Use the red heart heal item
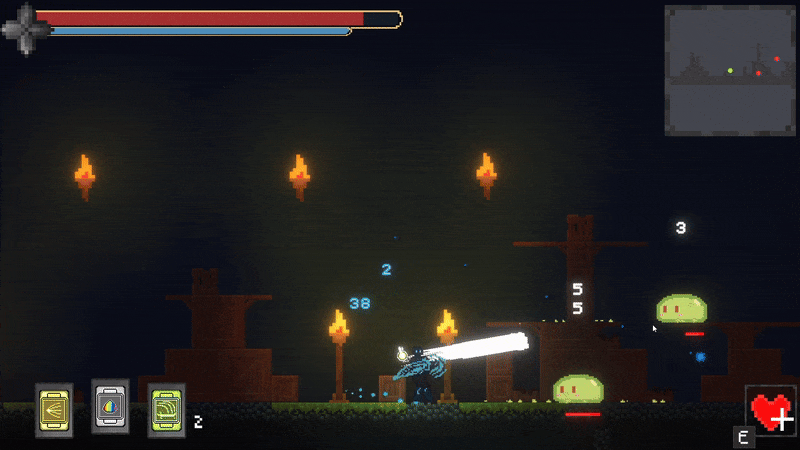 click(x=770, y=411)
